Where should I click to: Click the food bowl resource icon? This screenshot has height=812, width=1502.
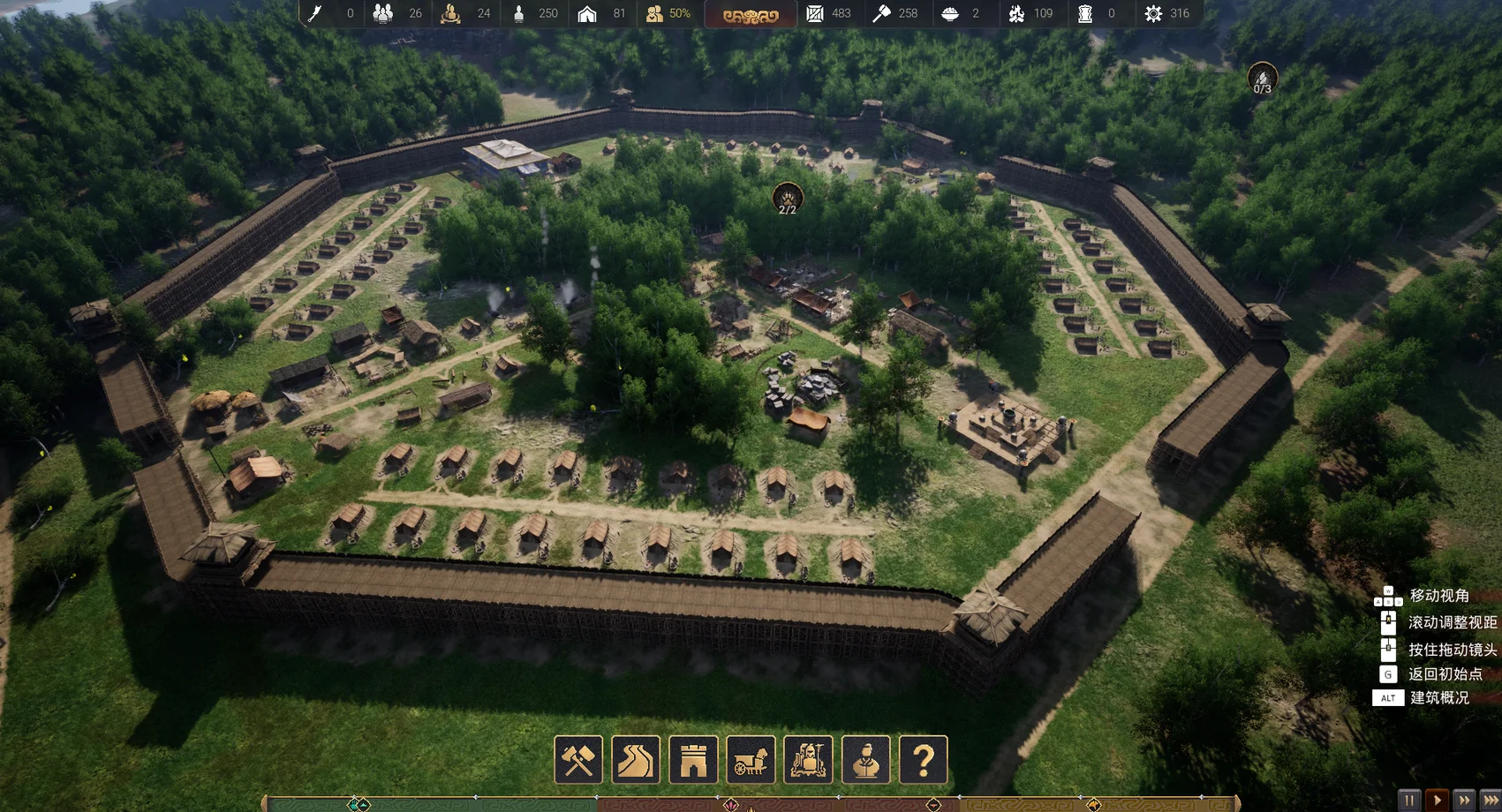point(950,13)
